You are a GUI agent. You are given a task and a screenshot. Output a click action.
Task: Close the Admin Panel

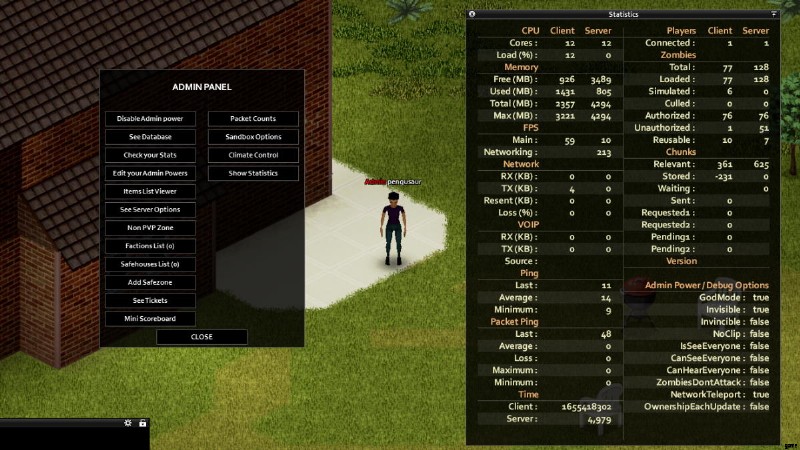[x=201, y=337]
